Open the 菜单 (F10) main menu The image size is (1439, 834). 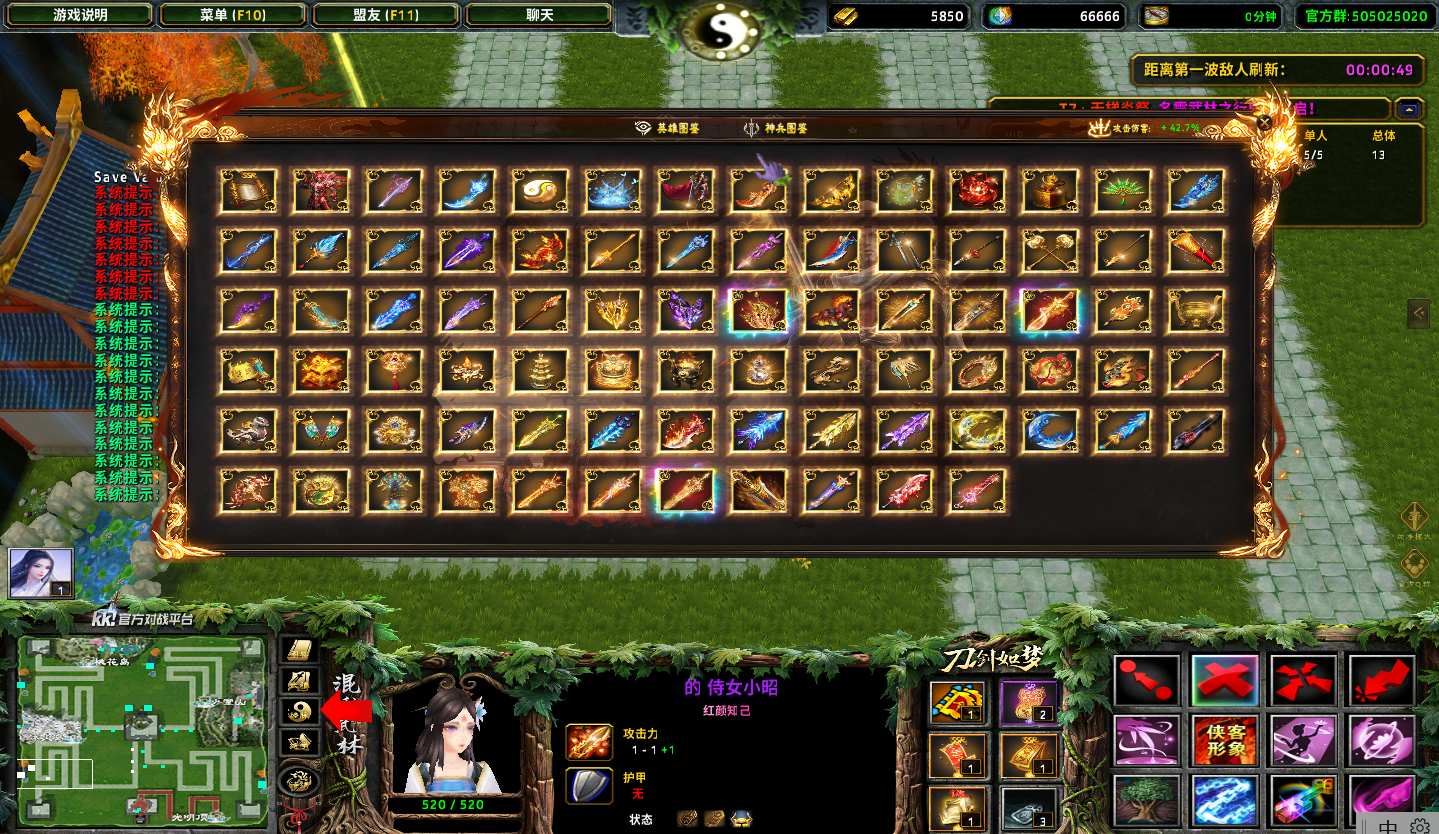coord(232,15)
